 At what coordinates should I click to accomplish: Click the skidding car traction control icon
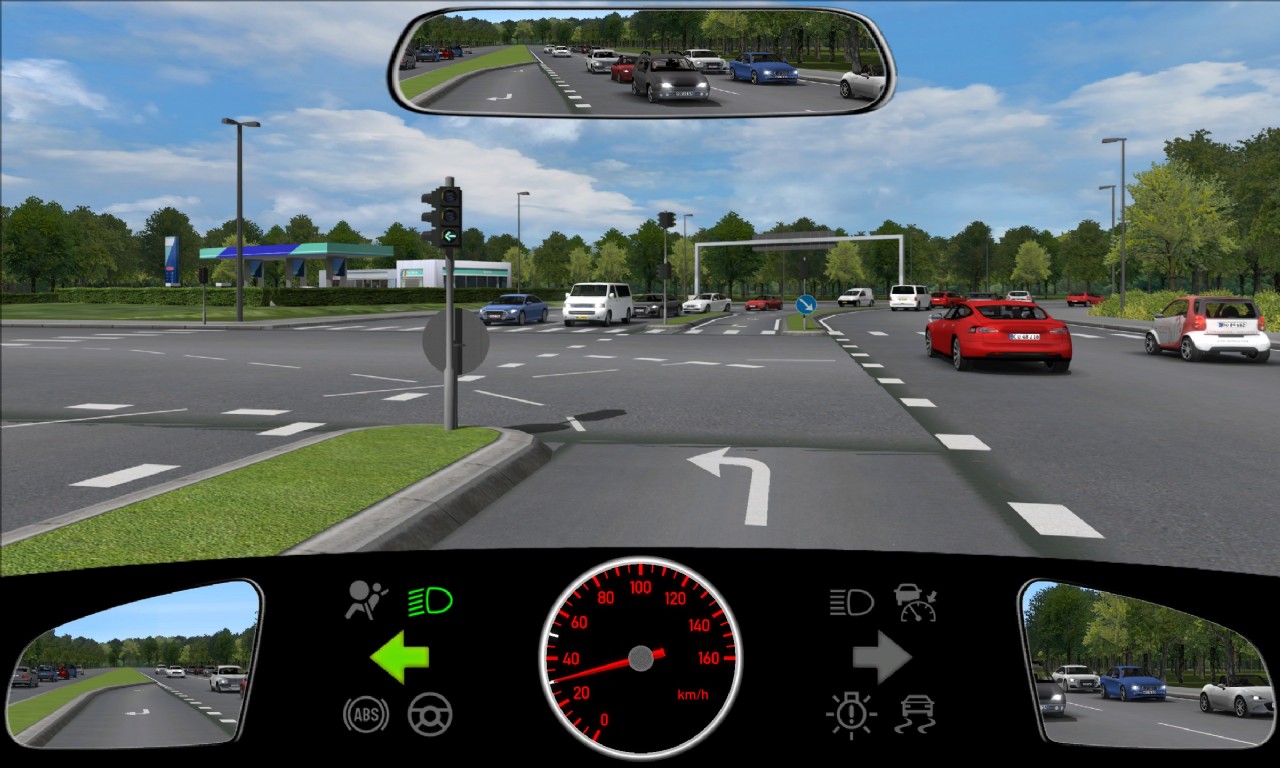915,715
